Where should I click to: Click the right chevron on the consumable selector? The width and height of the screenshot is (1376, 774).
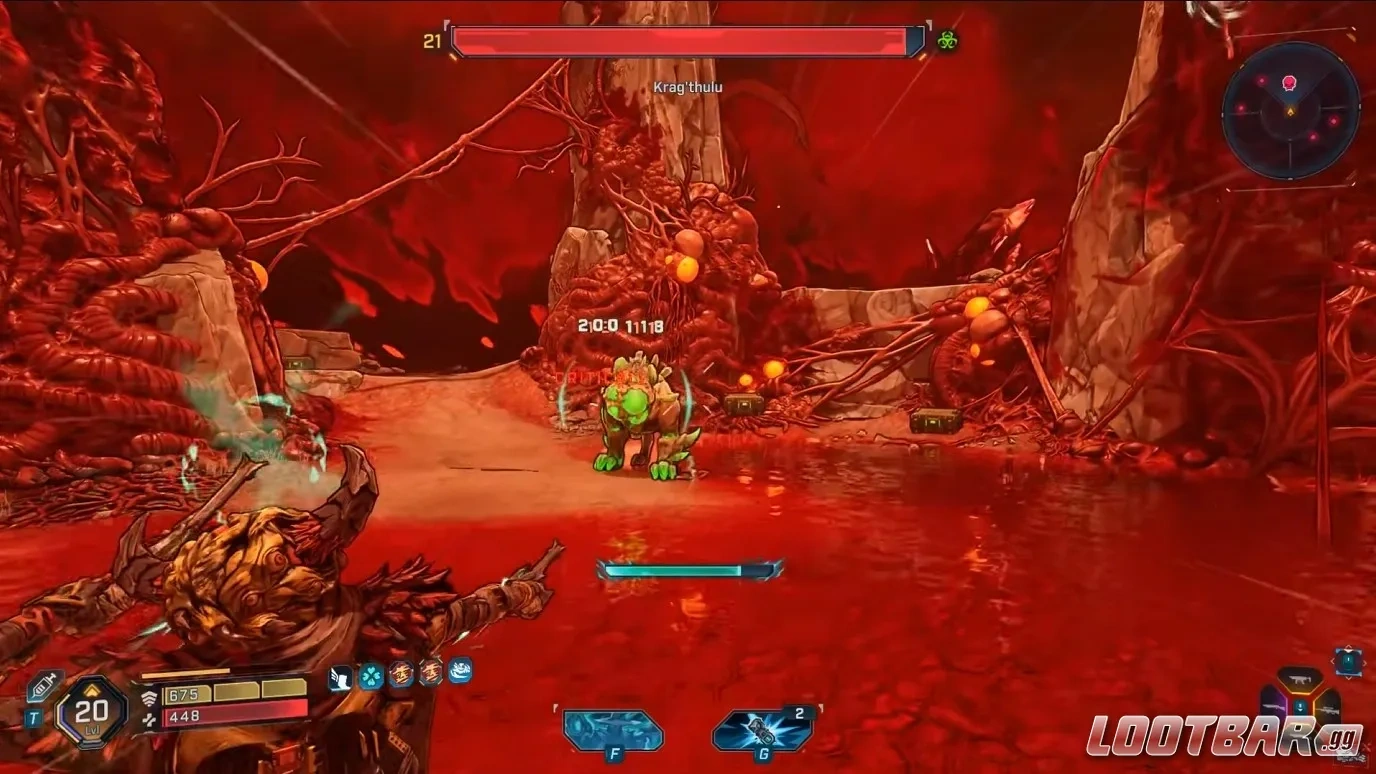point(1365,661)
